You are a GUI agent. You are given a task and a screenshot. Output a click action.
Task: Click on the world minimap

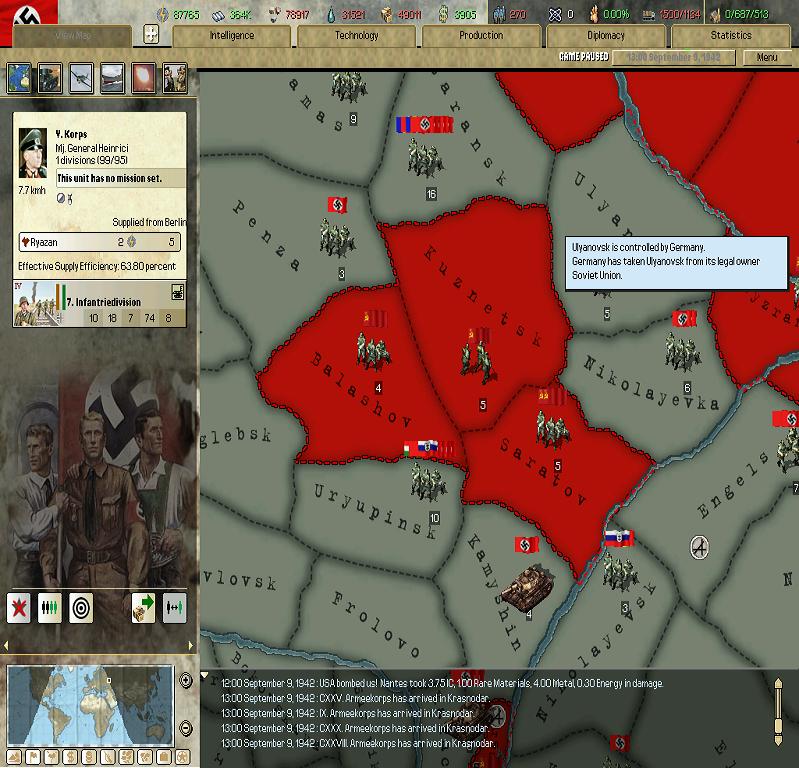tap(90, 703)
